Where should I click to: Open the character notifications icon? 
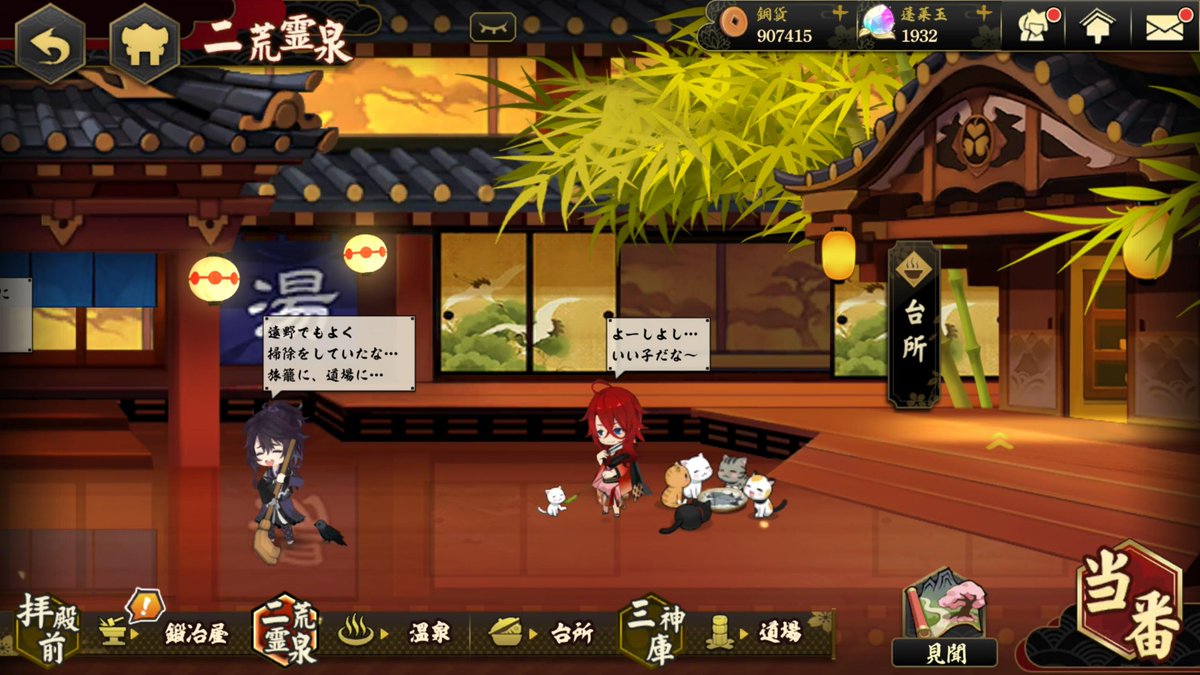coord(1036,27)
